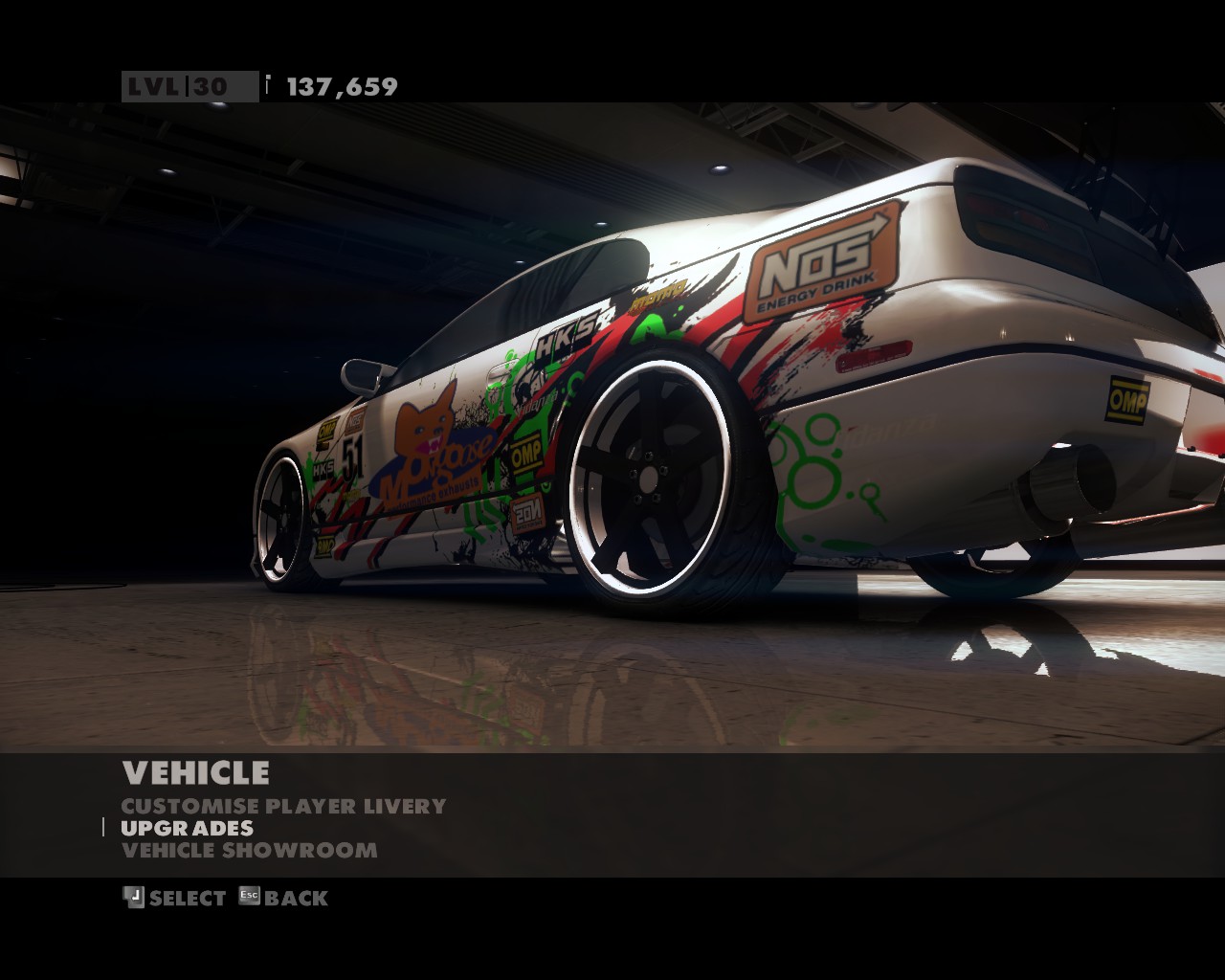The width and height of the screenshot is (1225, 980).
Task: Open Customise Player Livery
Action: click(x=283, y=806)
